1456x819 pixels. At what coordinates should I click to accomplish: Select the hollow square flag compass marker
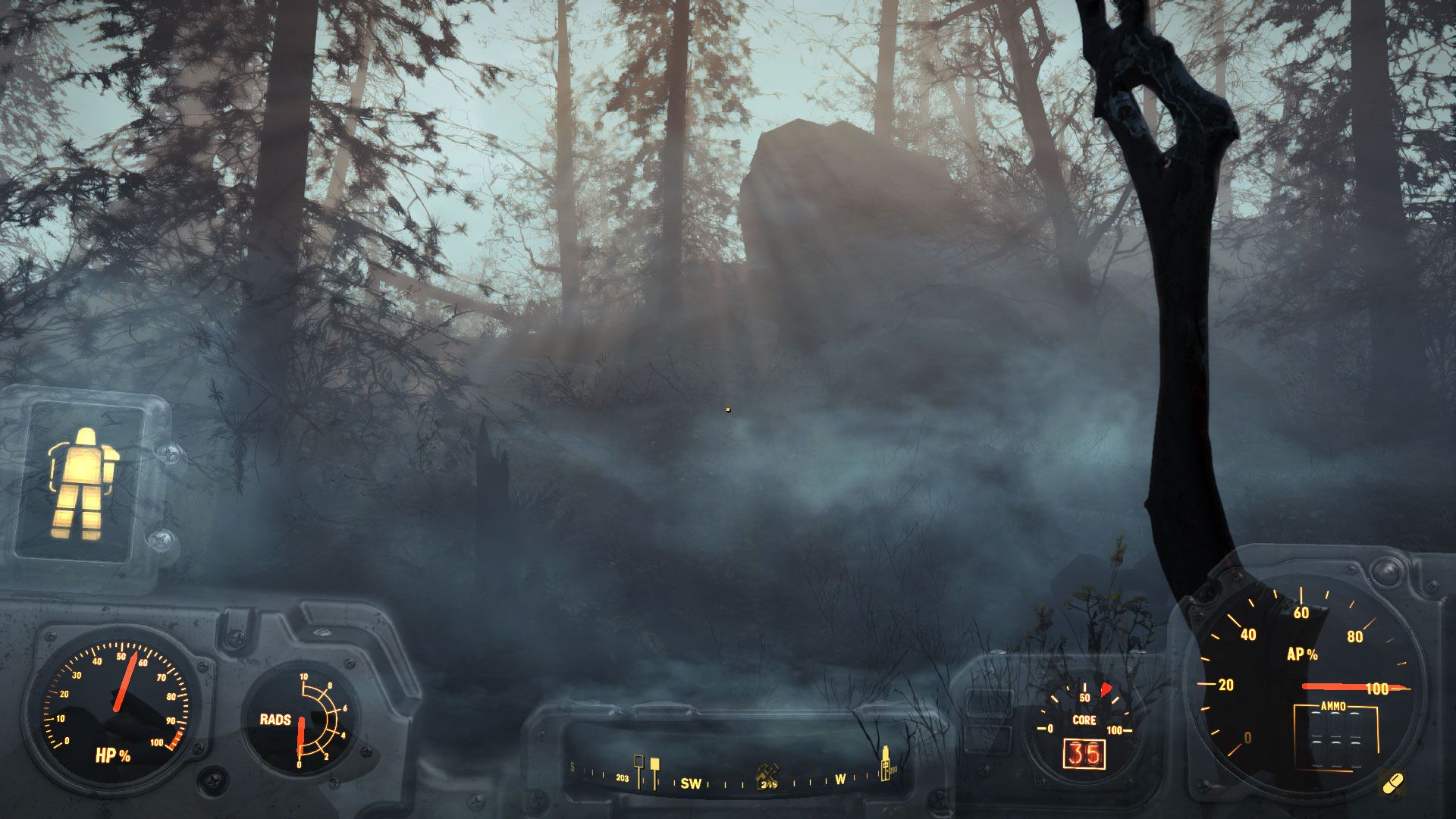(x=639, y=762)
